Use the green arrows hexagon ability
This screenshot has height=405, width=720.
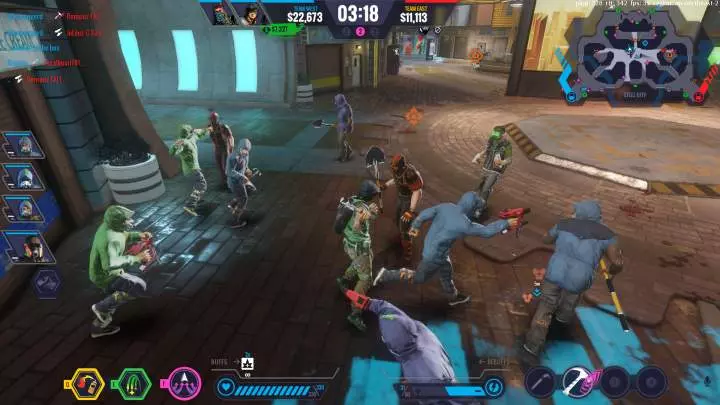click(134, 383)
